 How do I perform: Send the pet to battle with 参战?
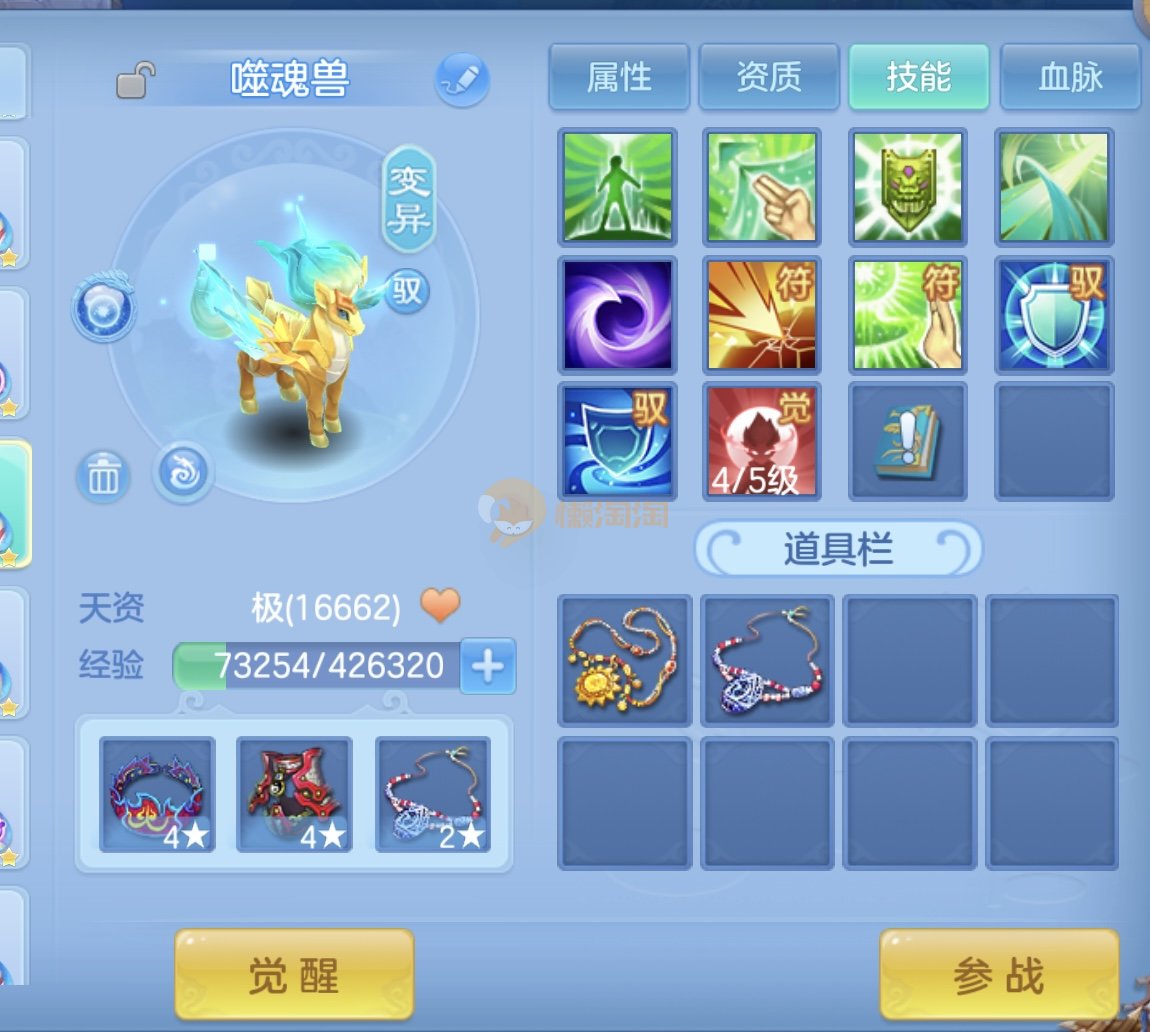click(998, 974)
